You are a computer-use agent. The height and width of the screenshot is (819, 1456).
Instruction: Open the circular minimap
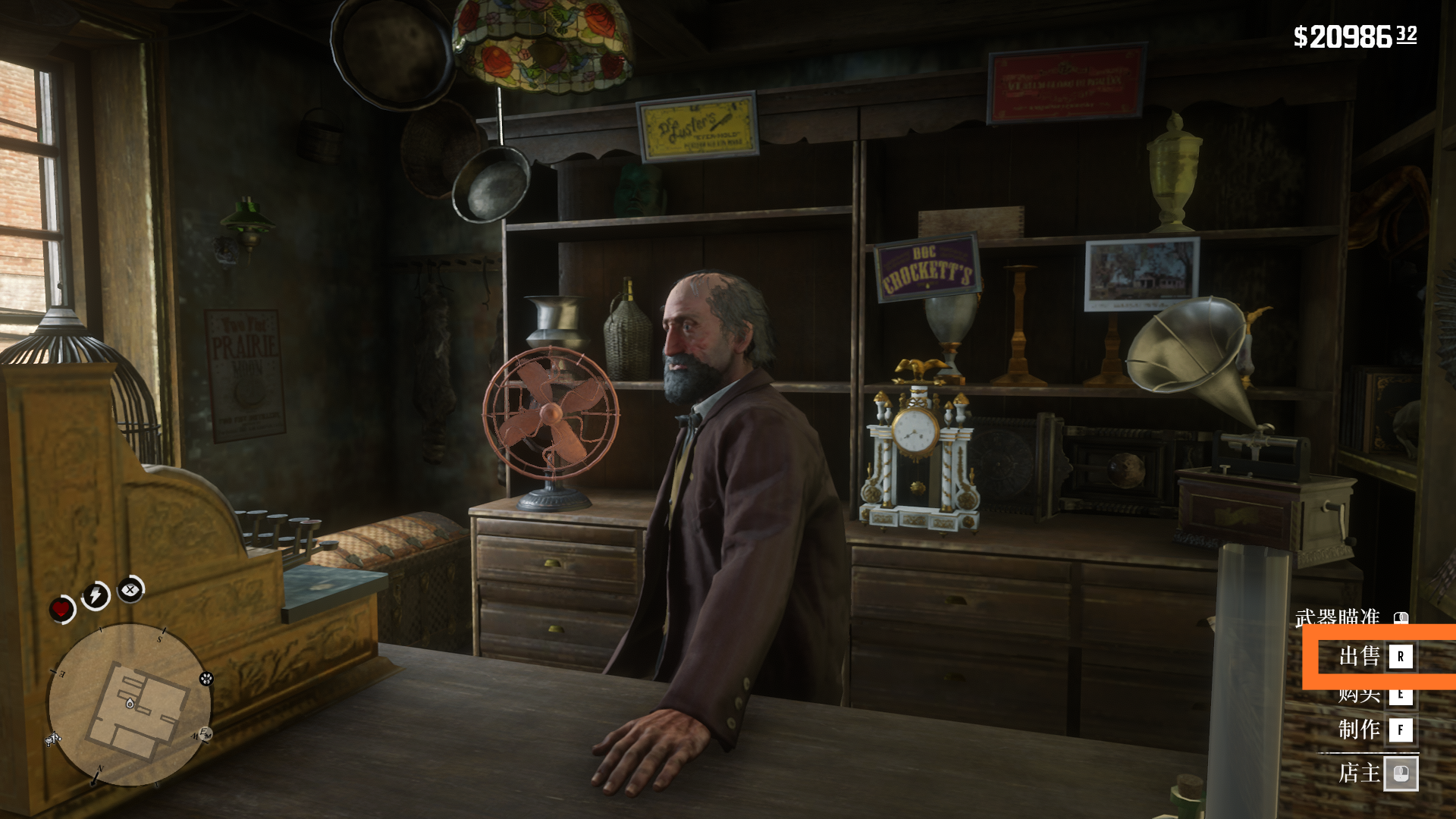(x=130, y=705)
